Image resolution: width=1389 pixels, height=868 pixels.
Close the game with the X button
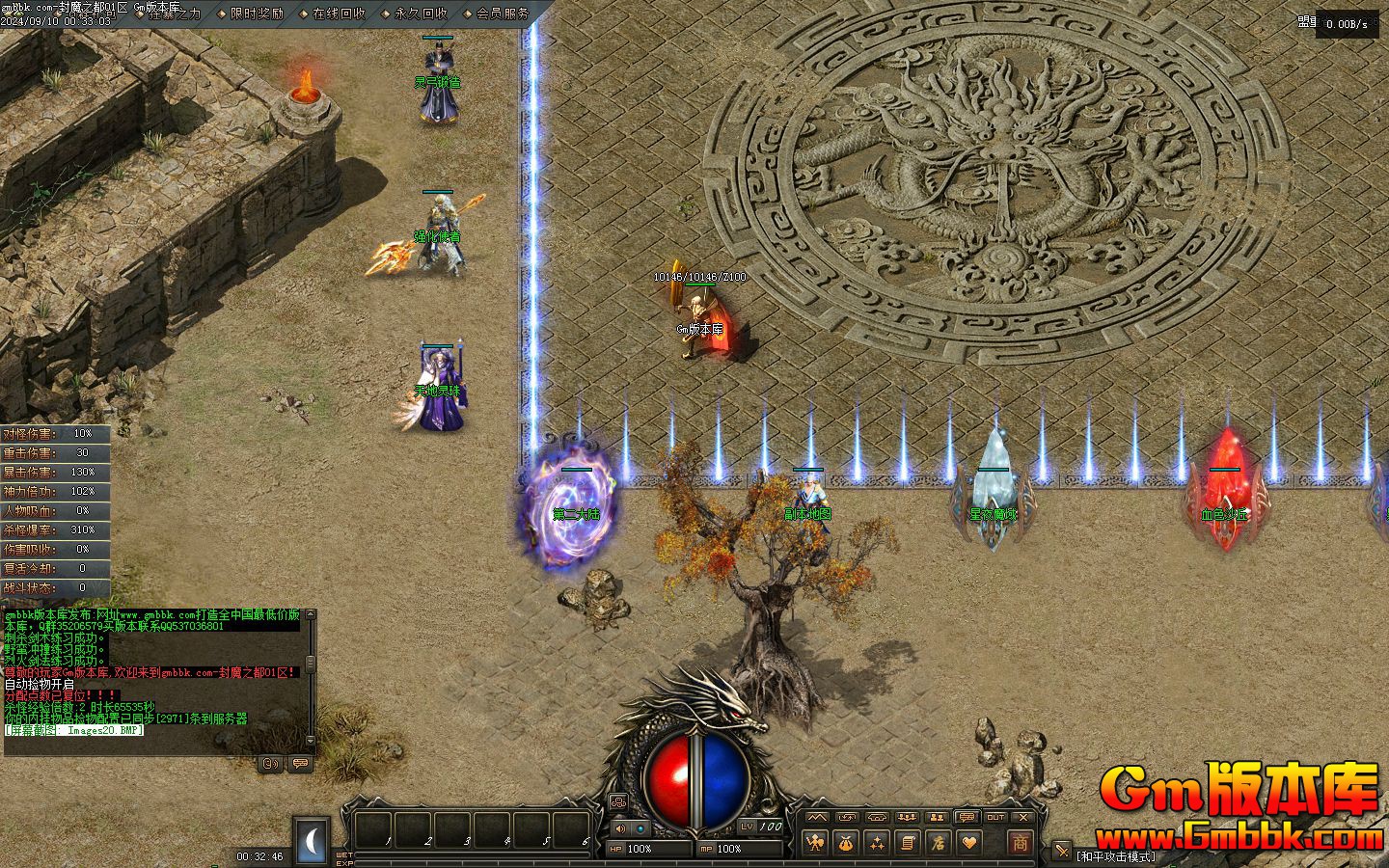[1023, 817]
